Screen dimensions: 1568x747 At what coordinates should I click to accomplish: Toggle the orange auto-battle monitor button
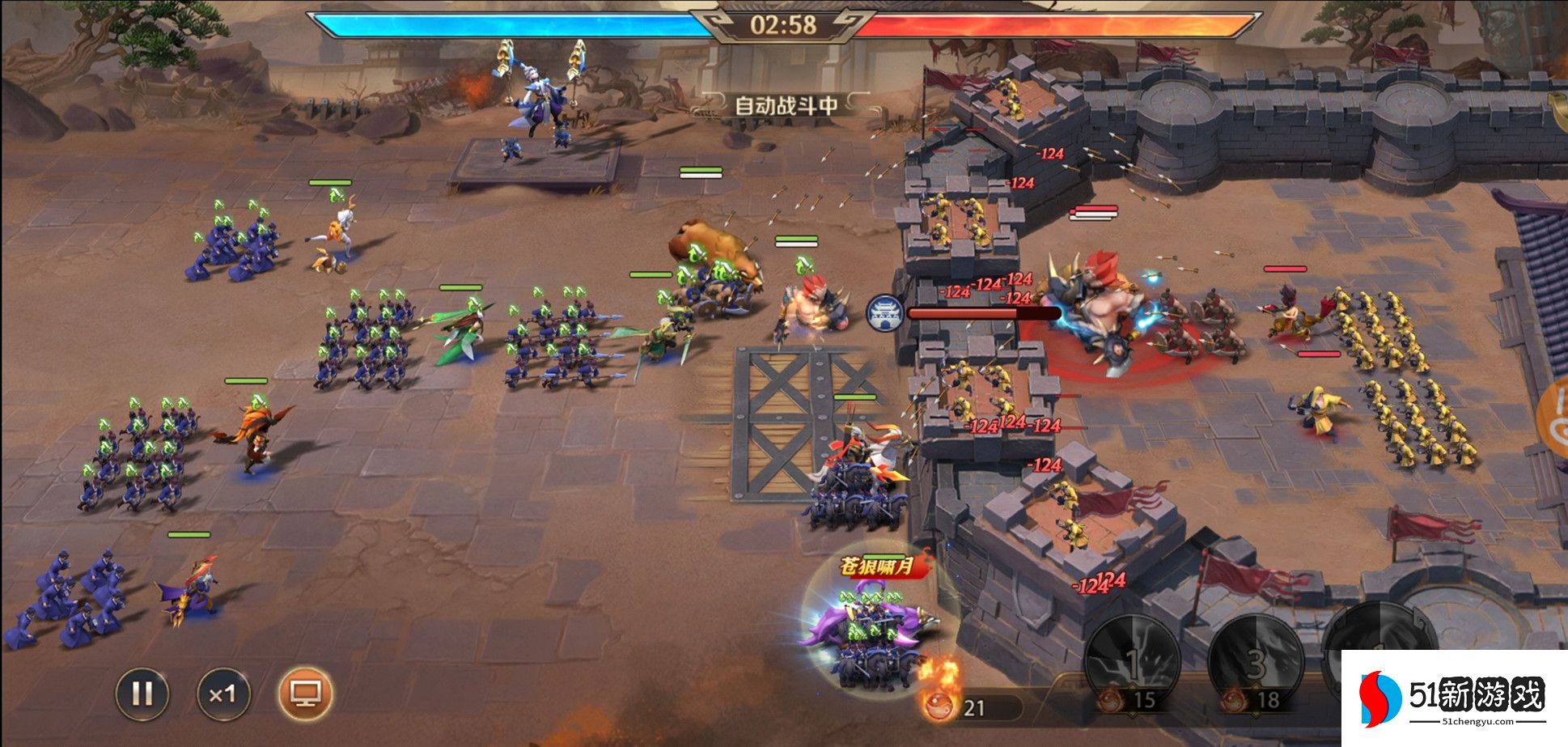pos(305,694)
